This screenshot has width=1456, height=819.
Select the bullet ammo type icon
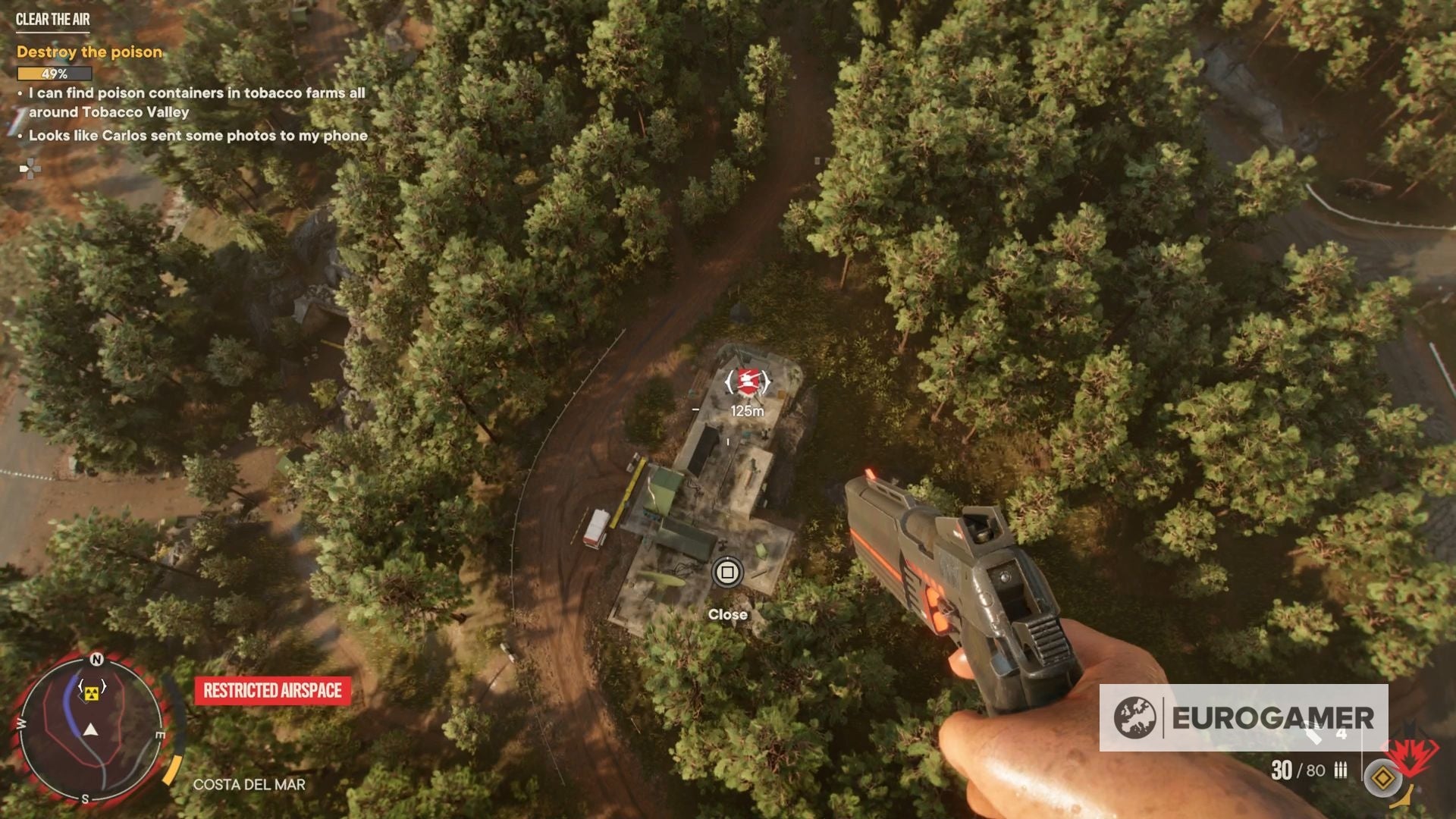pyautogui.click(x=1341, y=770)
